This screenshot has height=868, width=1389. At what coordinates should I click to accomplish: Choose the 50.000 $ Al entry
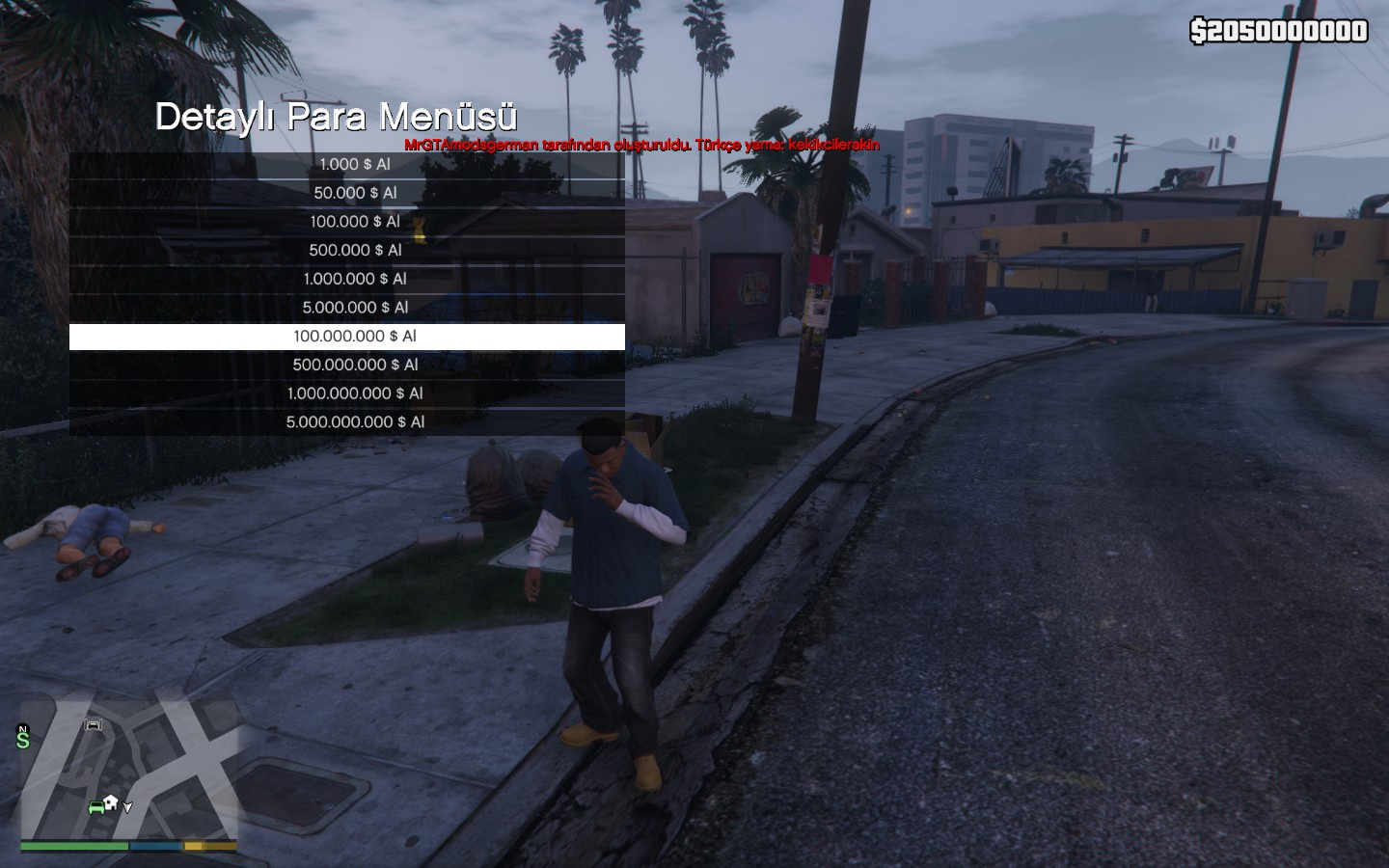355,193
